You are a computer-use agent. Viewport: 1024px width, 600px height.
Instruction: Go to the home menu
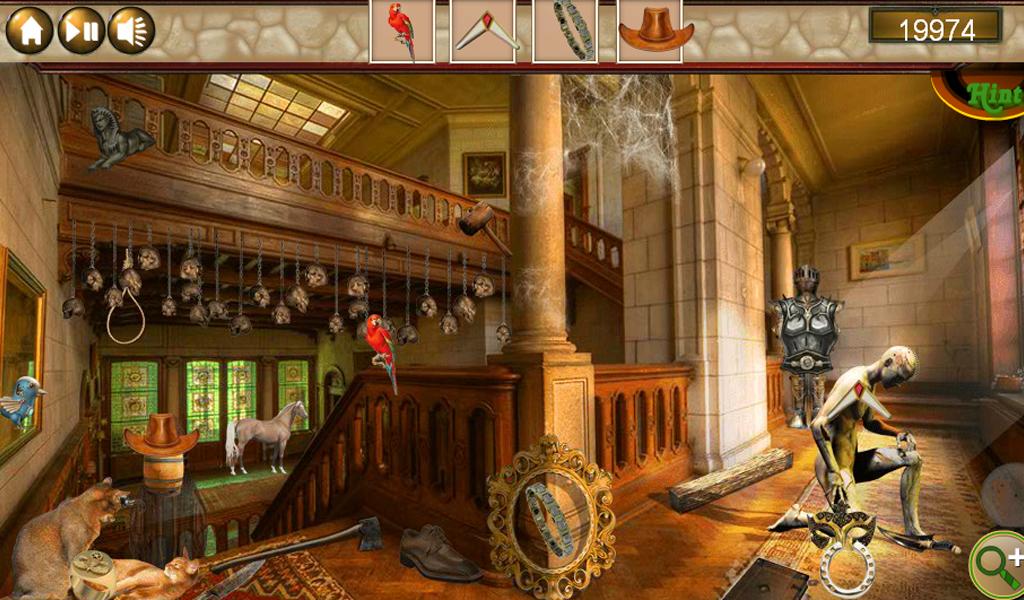30,30
